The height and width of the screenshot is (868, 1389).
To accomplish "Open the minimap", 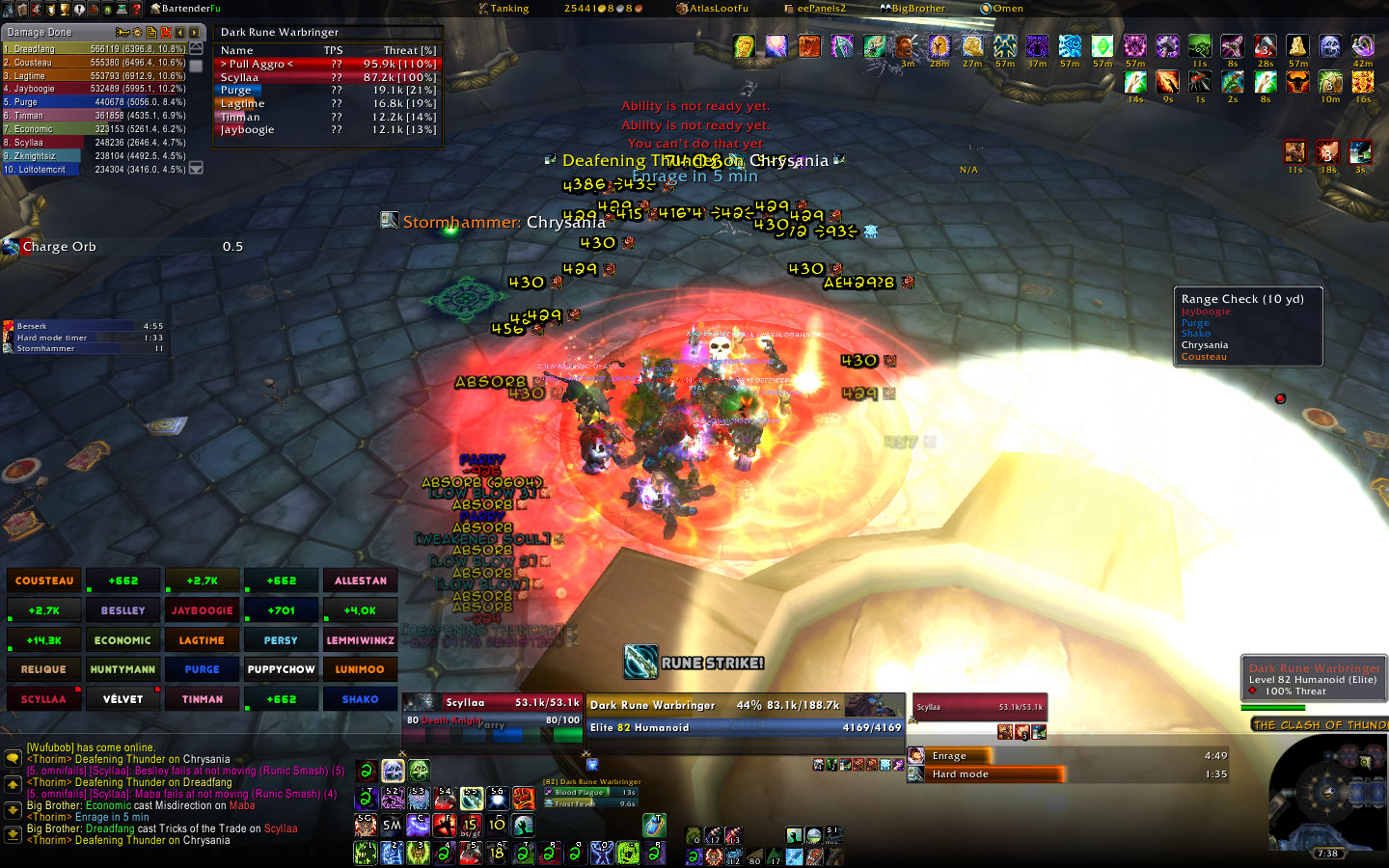I will point(1327,796).
